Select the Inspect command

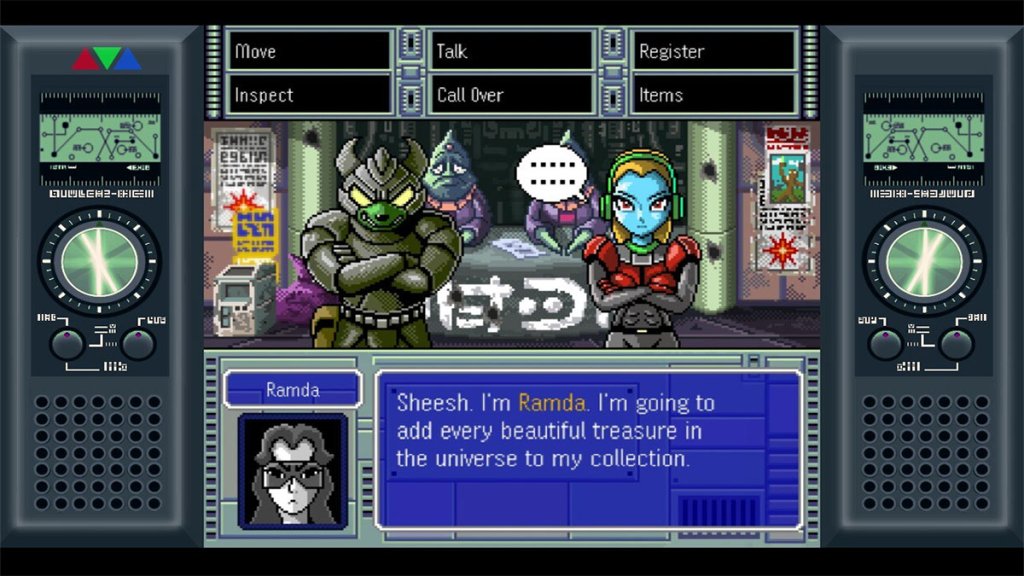point(309,95)
